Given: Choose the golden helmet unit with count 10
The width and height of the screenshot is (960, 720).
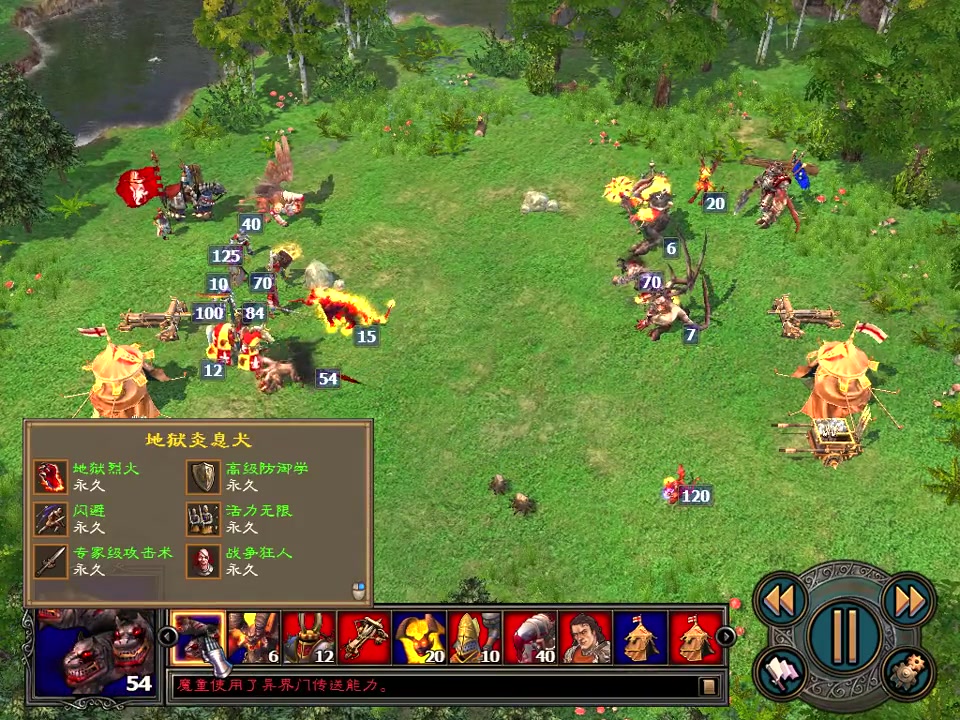Looking at the screenshot, I should point(474,637).
